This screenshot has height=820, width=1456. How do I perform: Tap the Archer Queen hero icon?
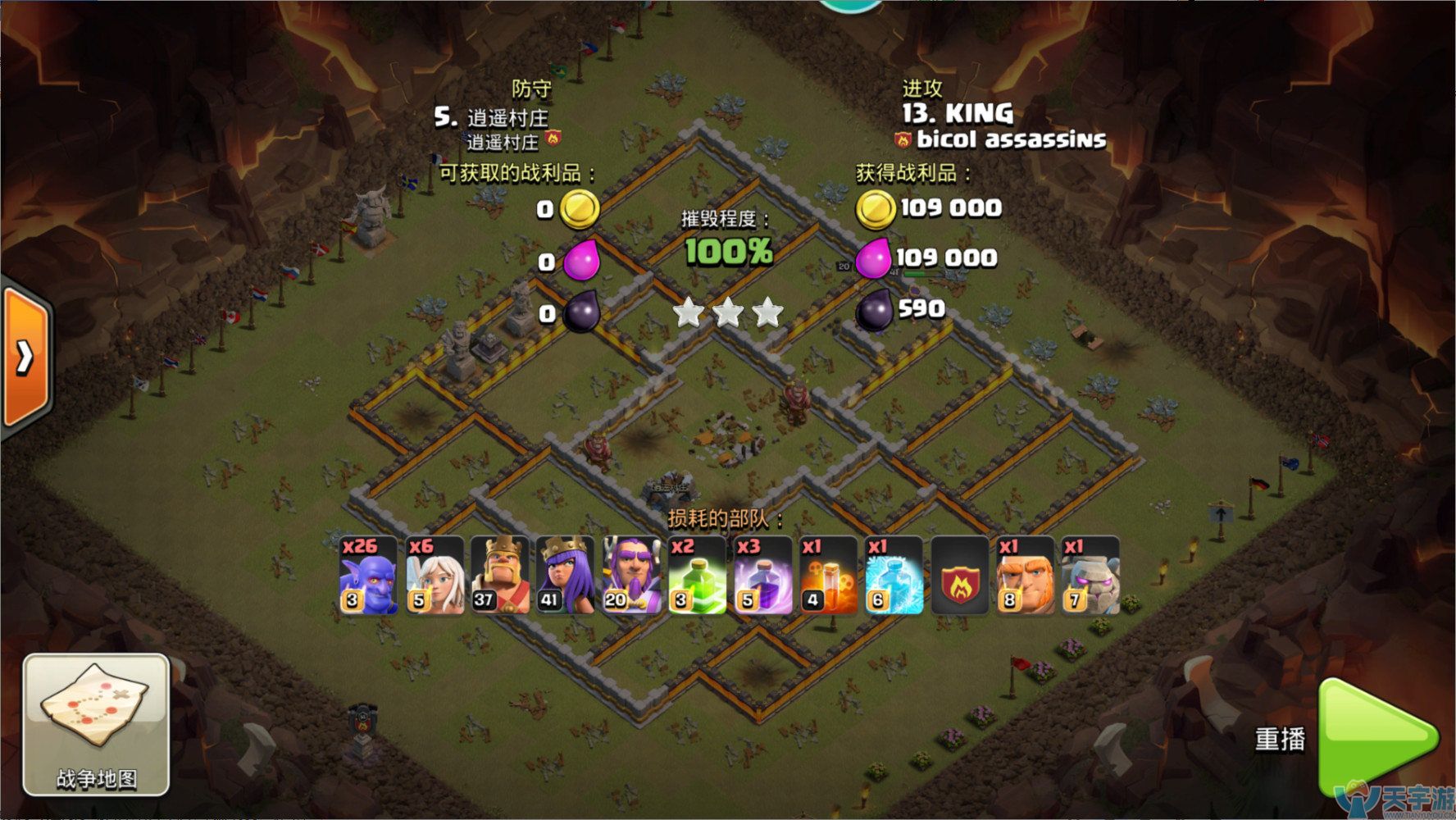(x=566, y=576)
